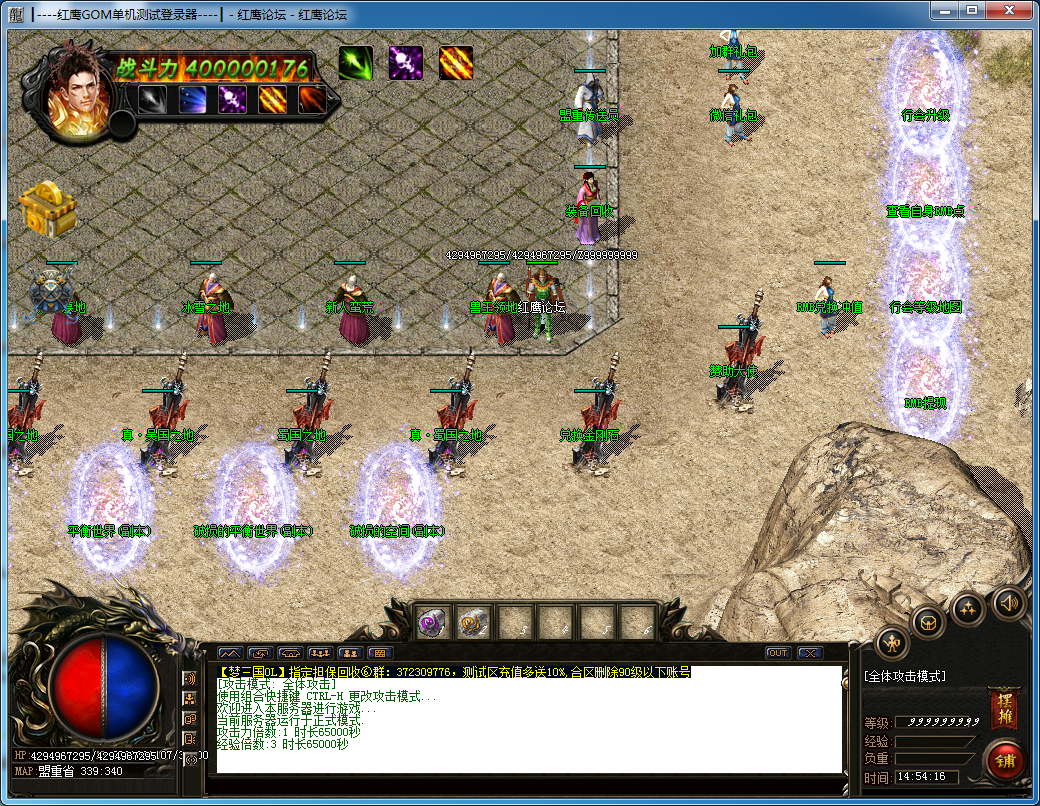Close the game window
The width and height of the screenshot is (1040, 806).
click(x=1008, y=10)
